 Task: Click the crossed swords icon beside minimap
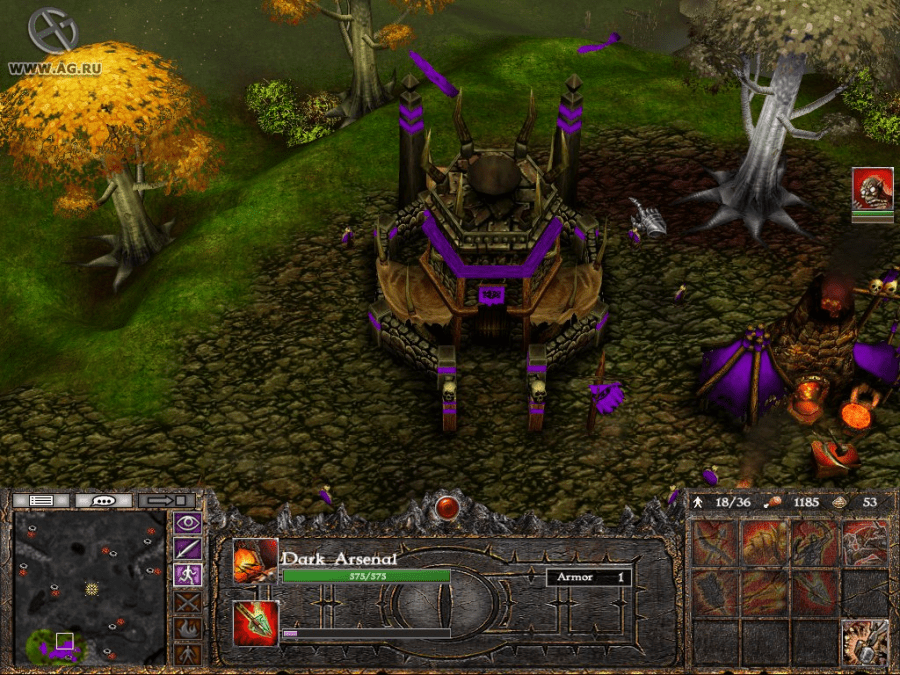point(188,602)
